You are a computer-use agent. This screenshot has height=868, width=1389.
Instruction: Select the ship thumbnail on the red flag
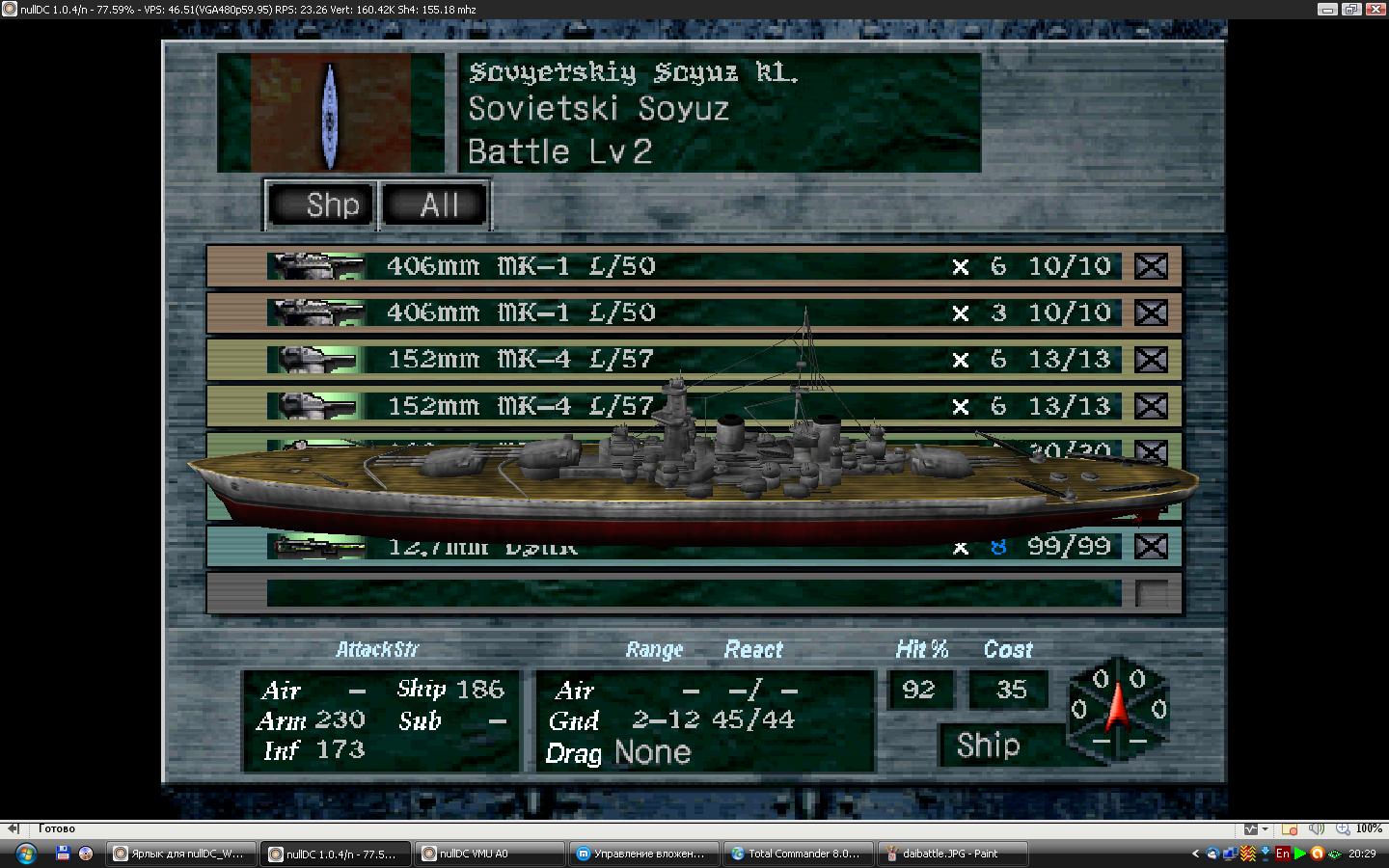(x=330, y=114)
